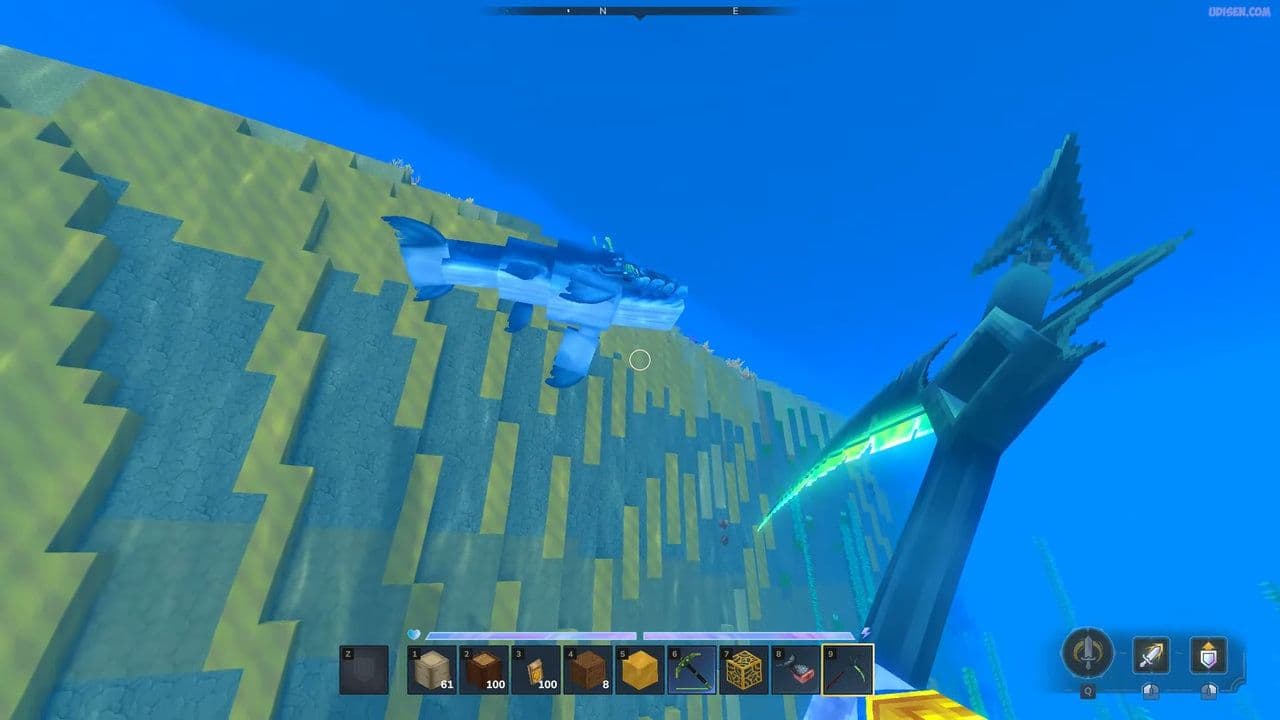Click the empty Z shield slot
The image size is (1280, 720).
(x=365, y=670)
